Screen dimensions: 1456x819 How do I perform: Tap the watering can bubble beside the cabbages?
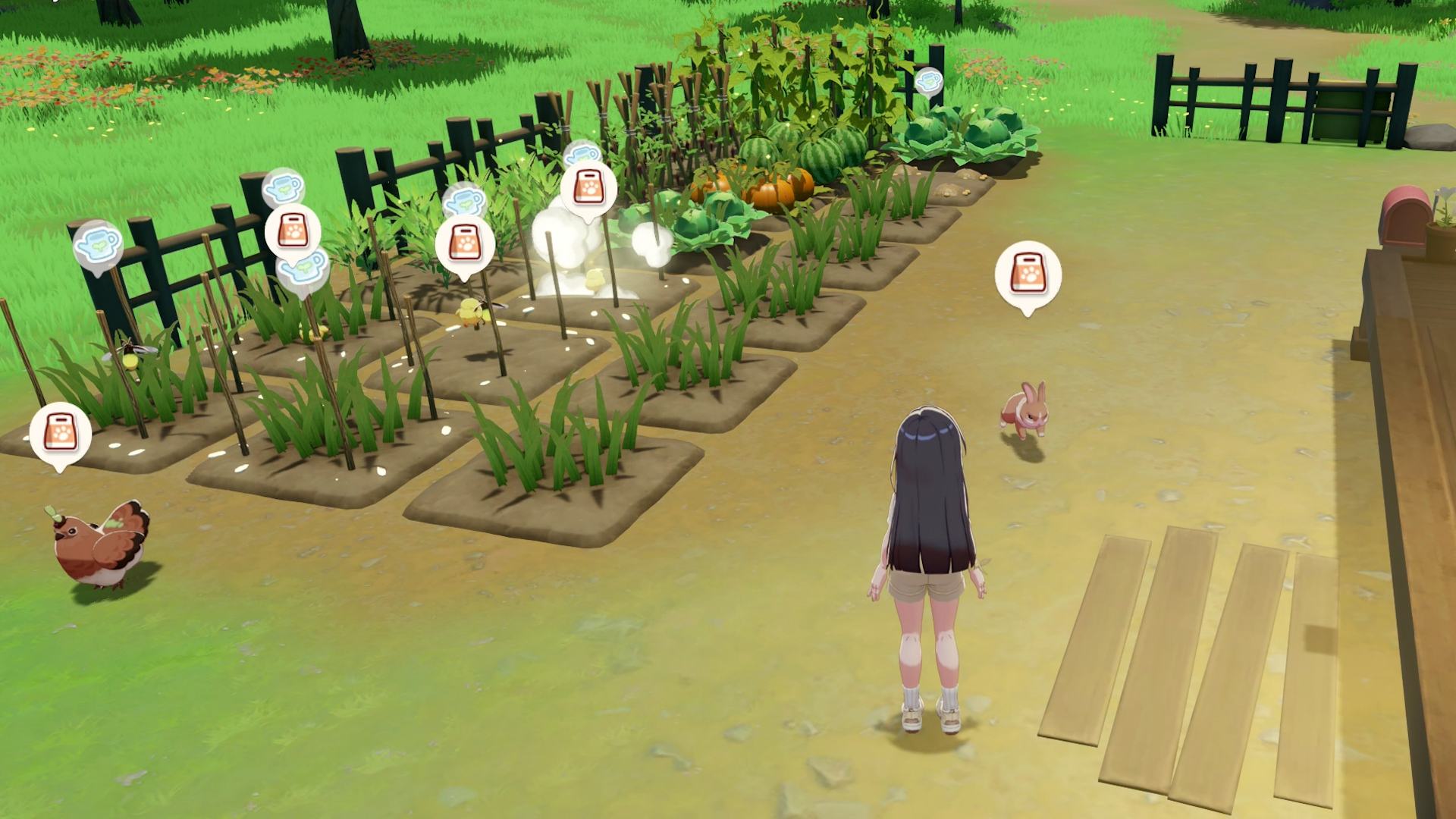928,81
